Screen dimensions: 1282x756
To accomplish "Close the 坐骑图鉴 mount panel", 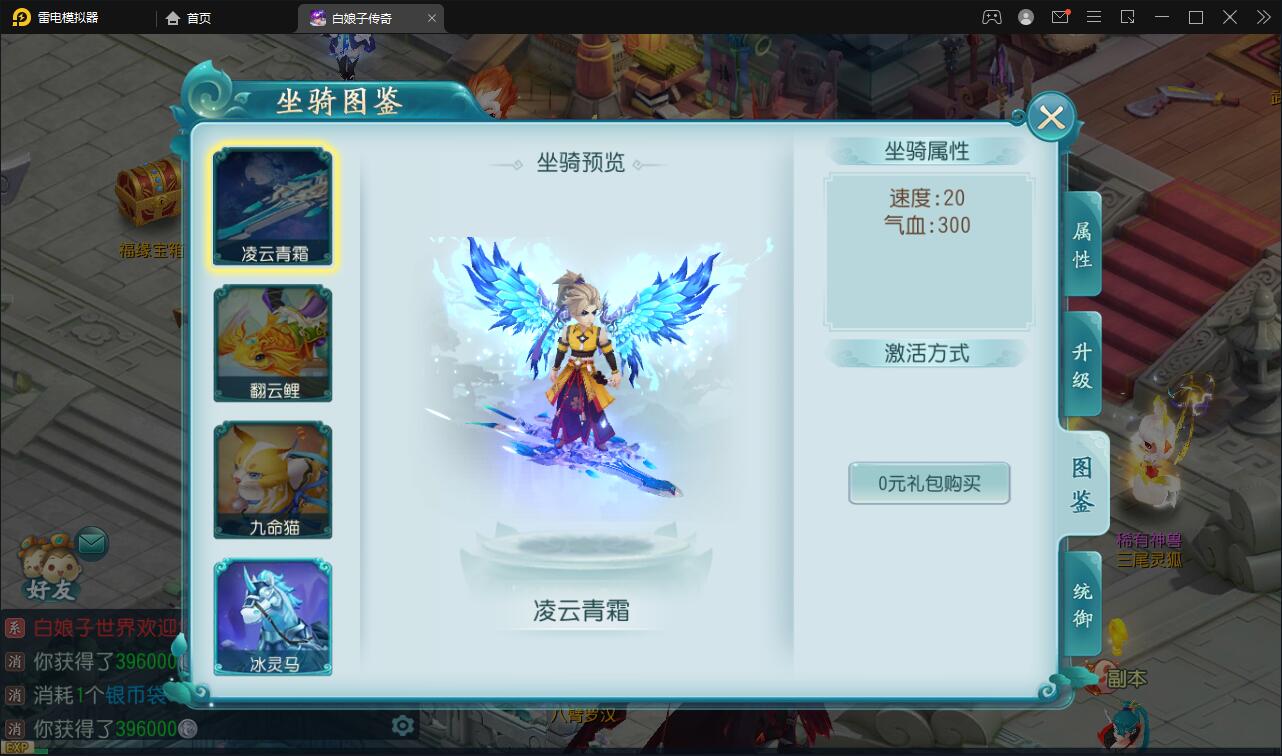I will (x=1050, y=117).
